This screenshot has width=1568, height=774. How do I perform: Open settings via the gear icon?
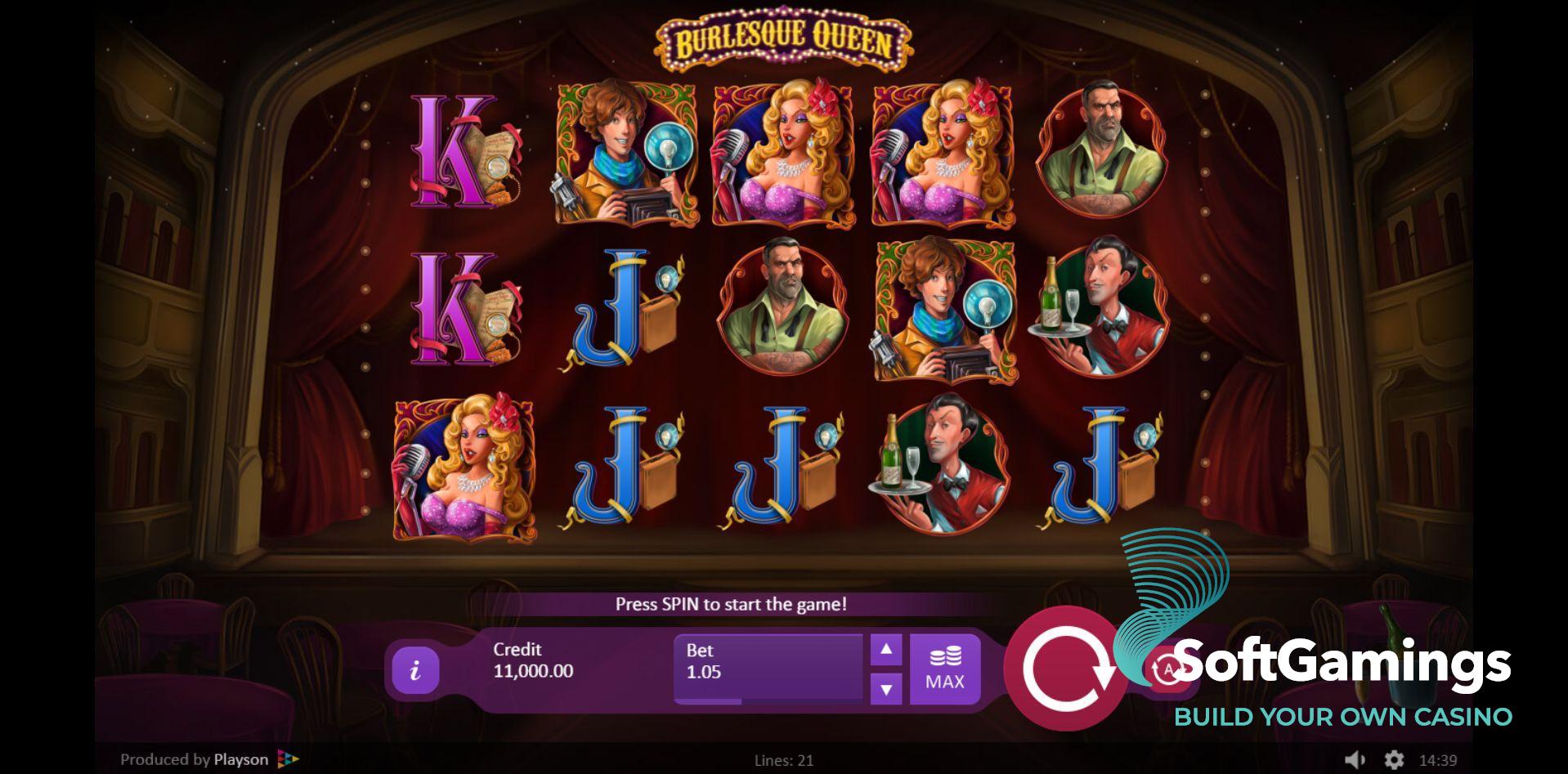point(1393,759)
